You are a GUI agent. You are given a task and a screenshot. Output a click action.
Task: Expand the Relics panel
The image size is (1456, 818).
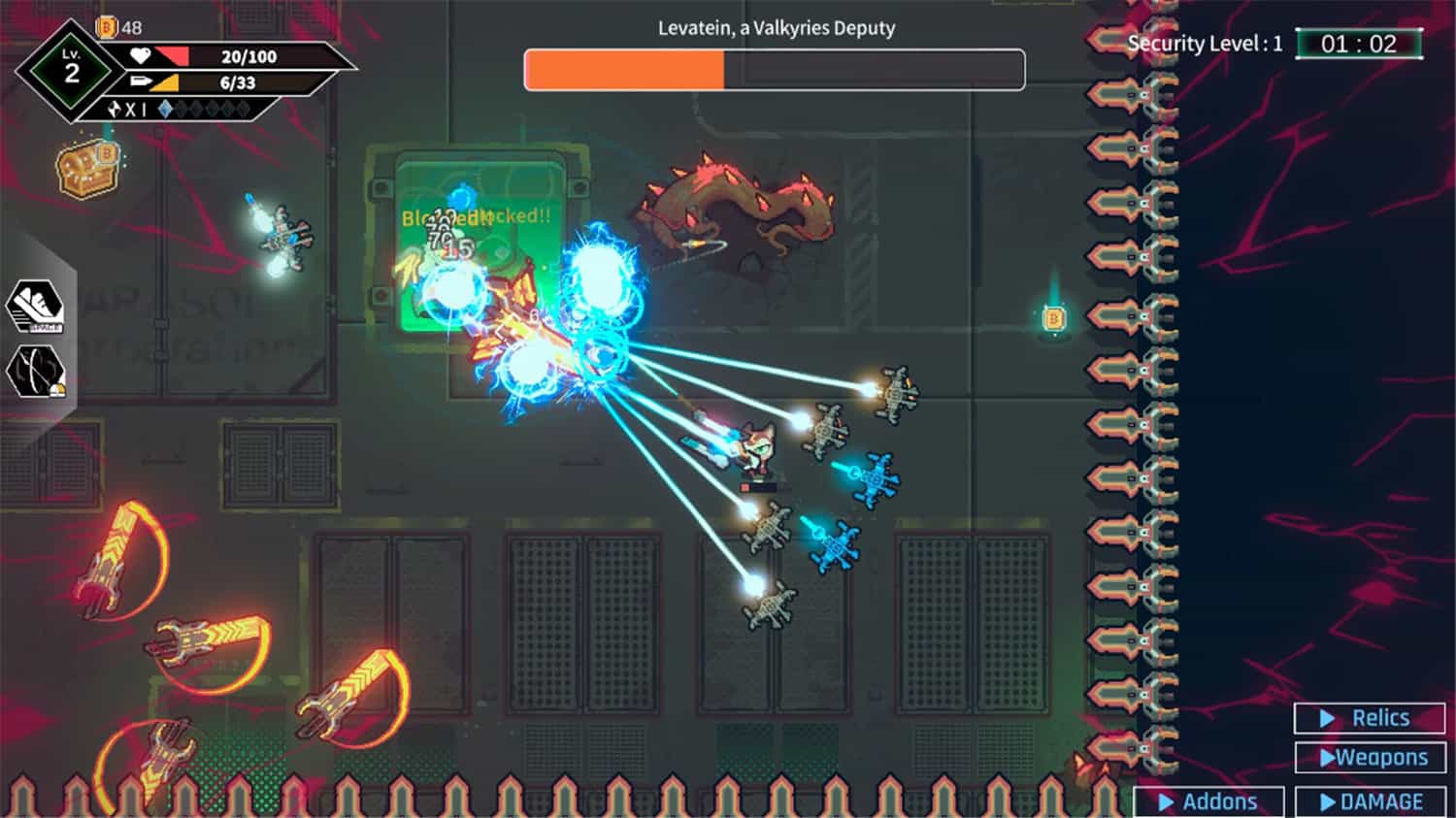coord(1369,717)
